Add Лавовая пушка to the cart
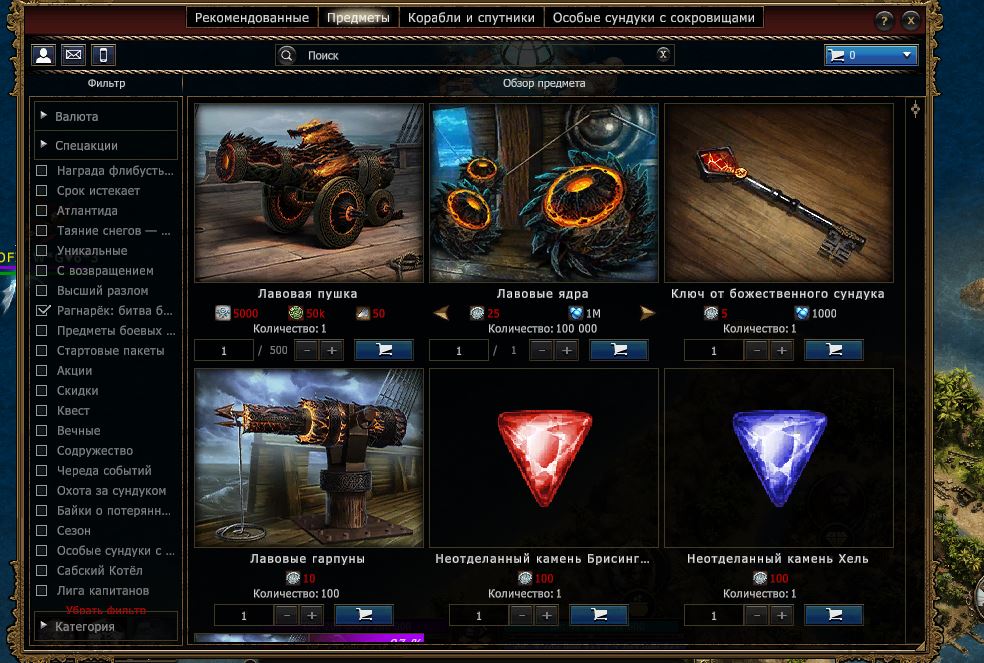Viewport: 984px width, 663px height. click(383, 350)
